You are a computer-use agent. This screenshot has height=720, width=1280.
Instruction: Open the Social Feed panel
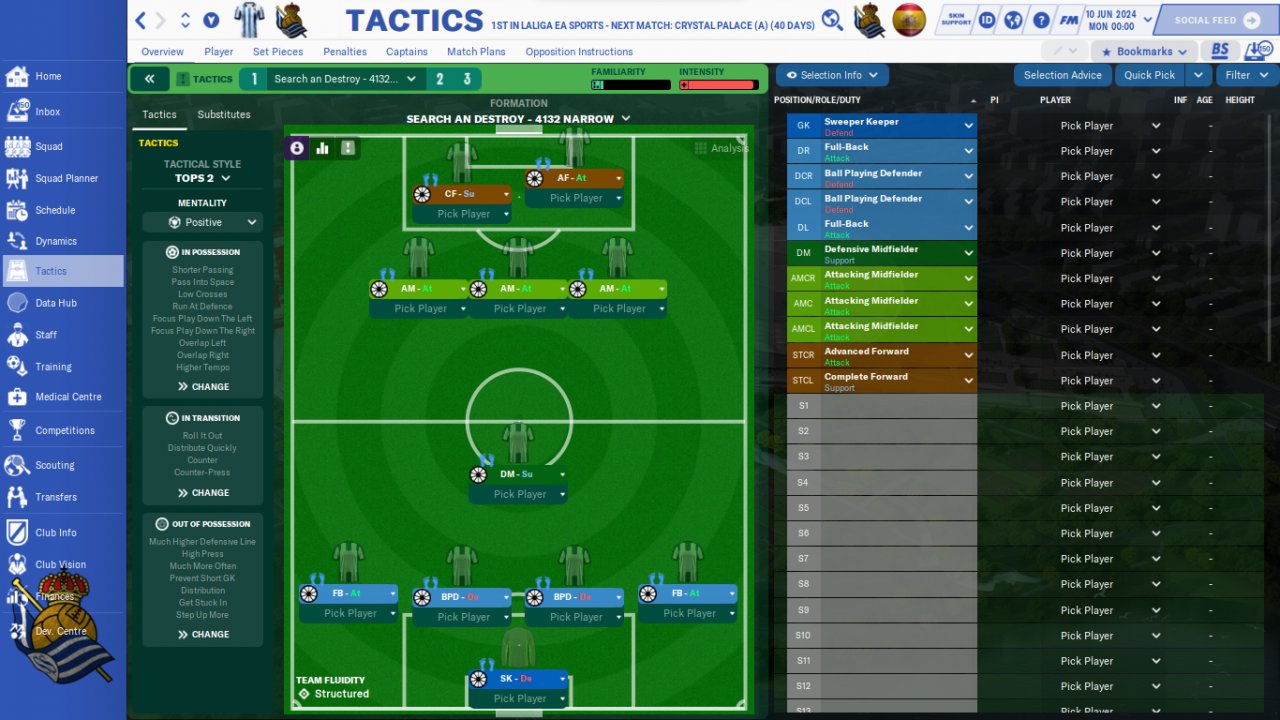pyautogui.click(x=1212, y=20)
